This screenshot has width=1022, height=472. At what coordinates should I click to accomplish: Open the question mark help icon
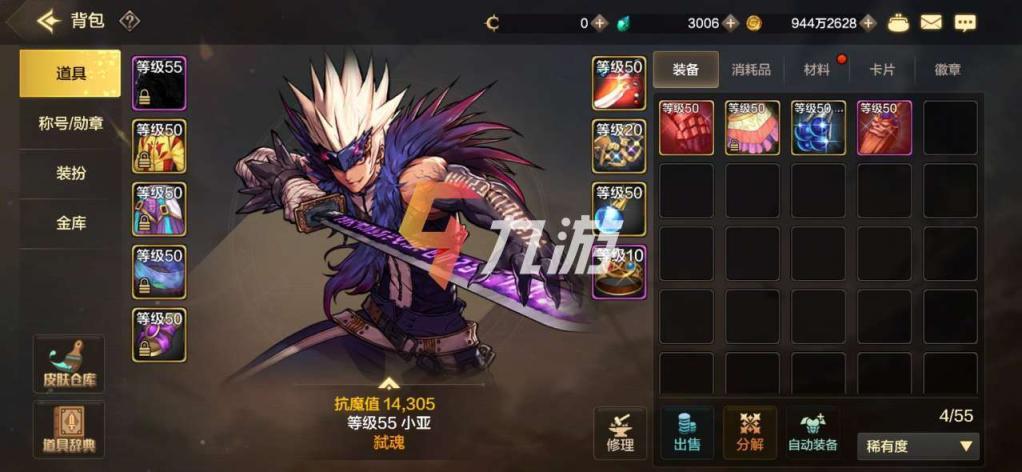coord(130,21)
